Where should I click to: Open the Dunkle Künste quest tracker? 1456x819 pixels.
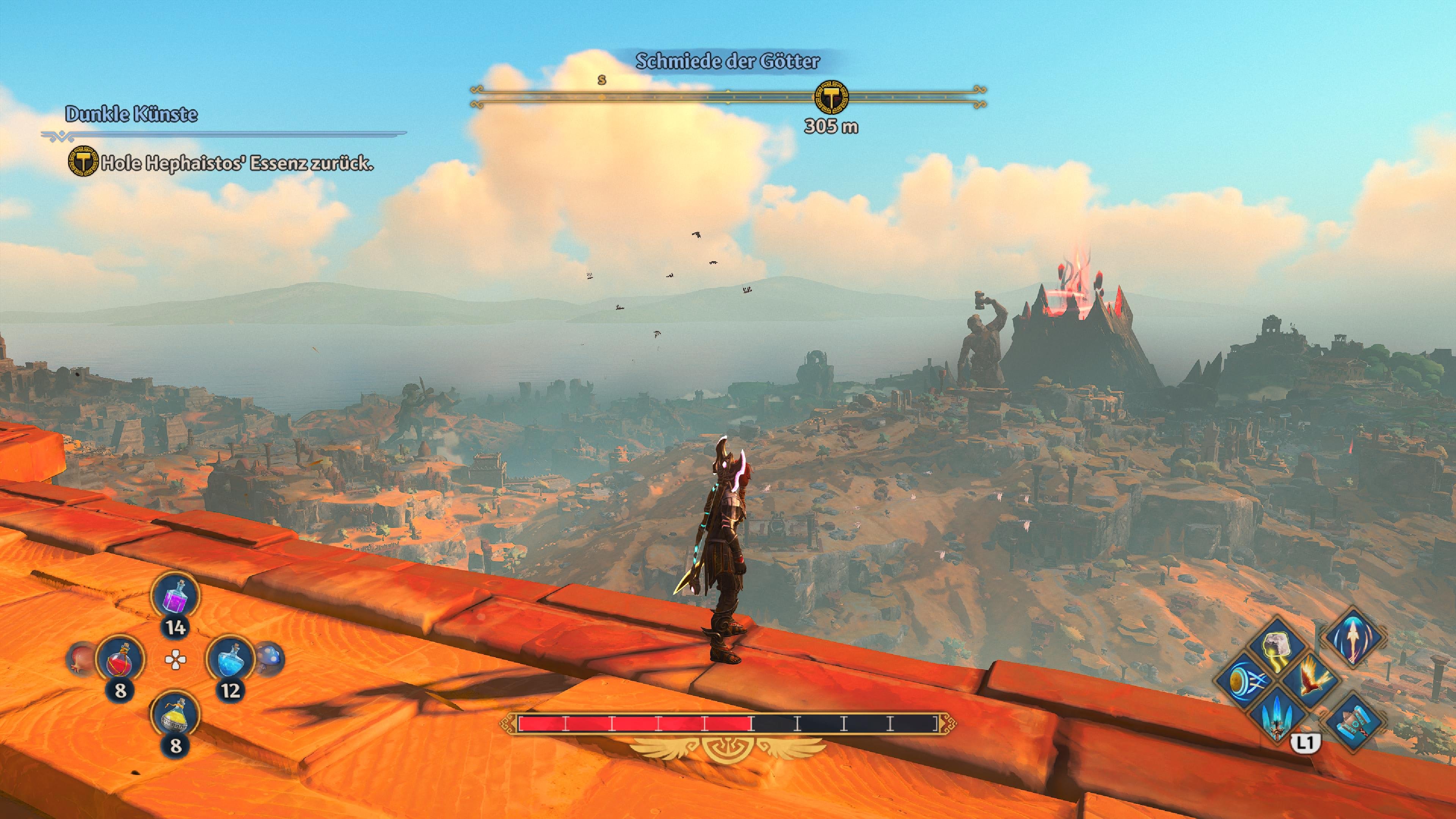tap(132, 114)
